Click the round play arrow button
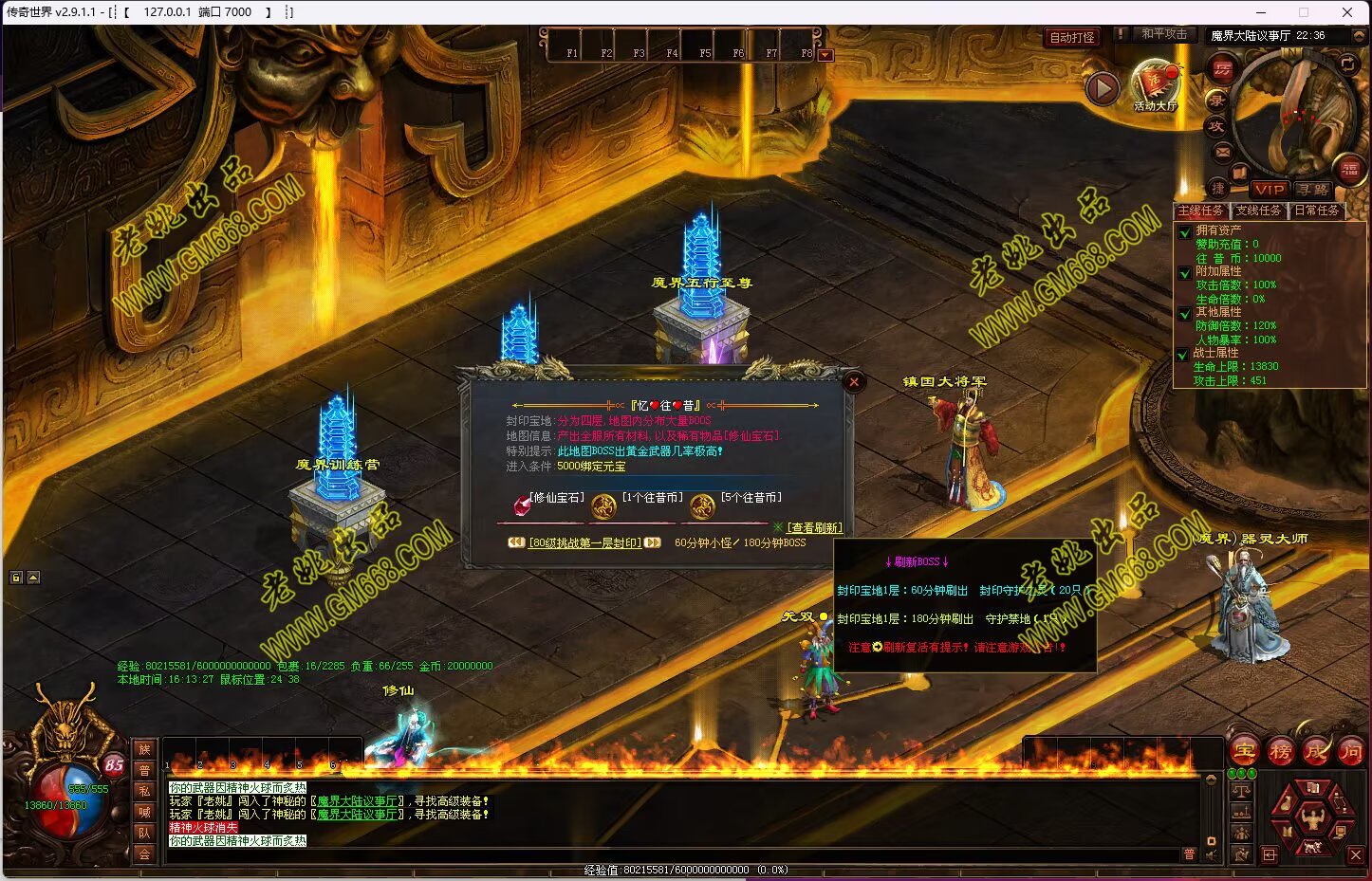 coord(1102,88)
